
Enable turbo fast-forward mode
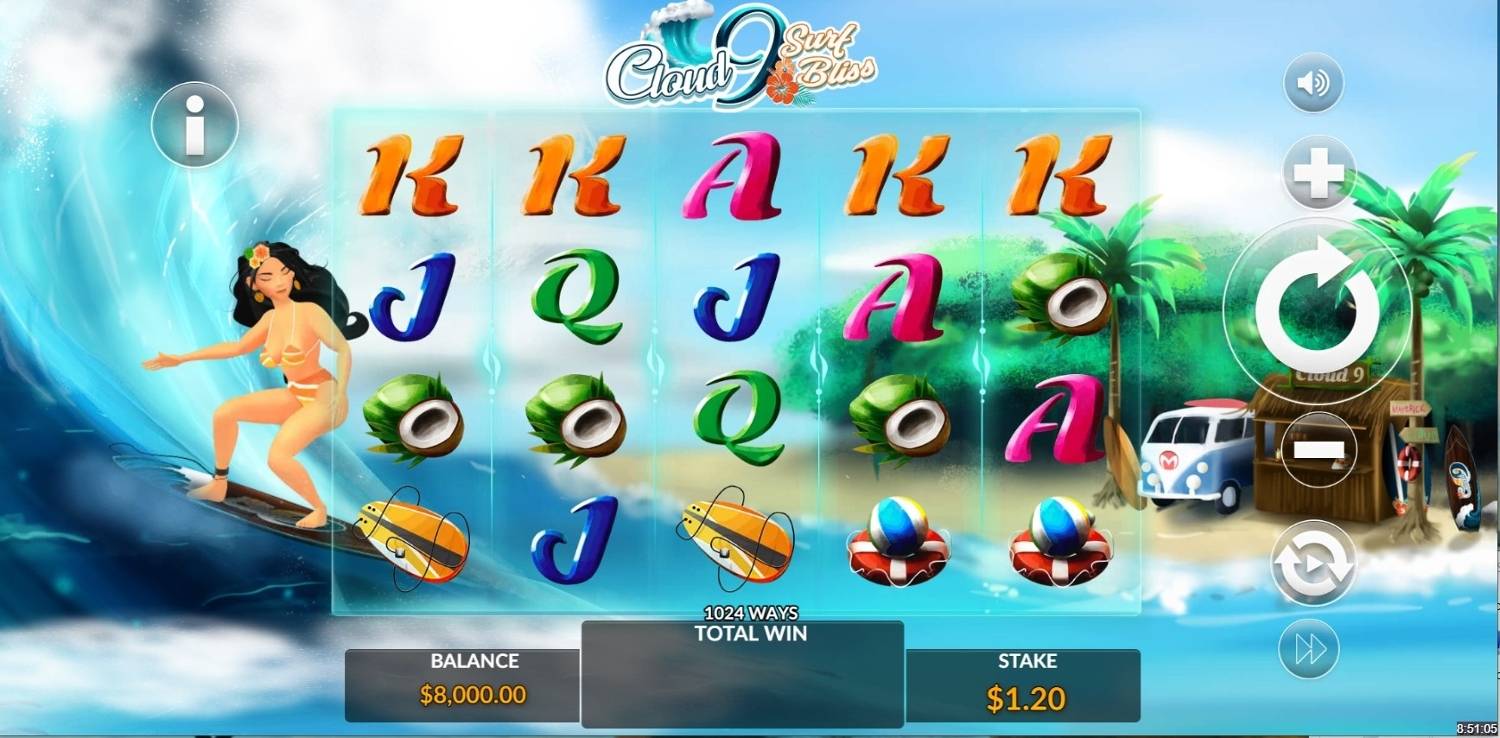tap(1311, 649)
